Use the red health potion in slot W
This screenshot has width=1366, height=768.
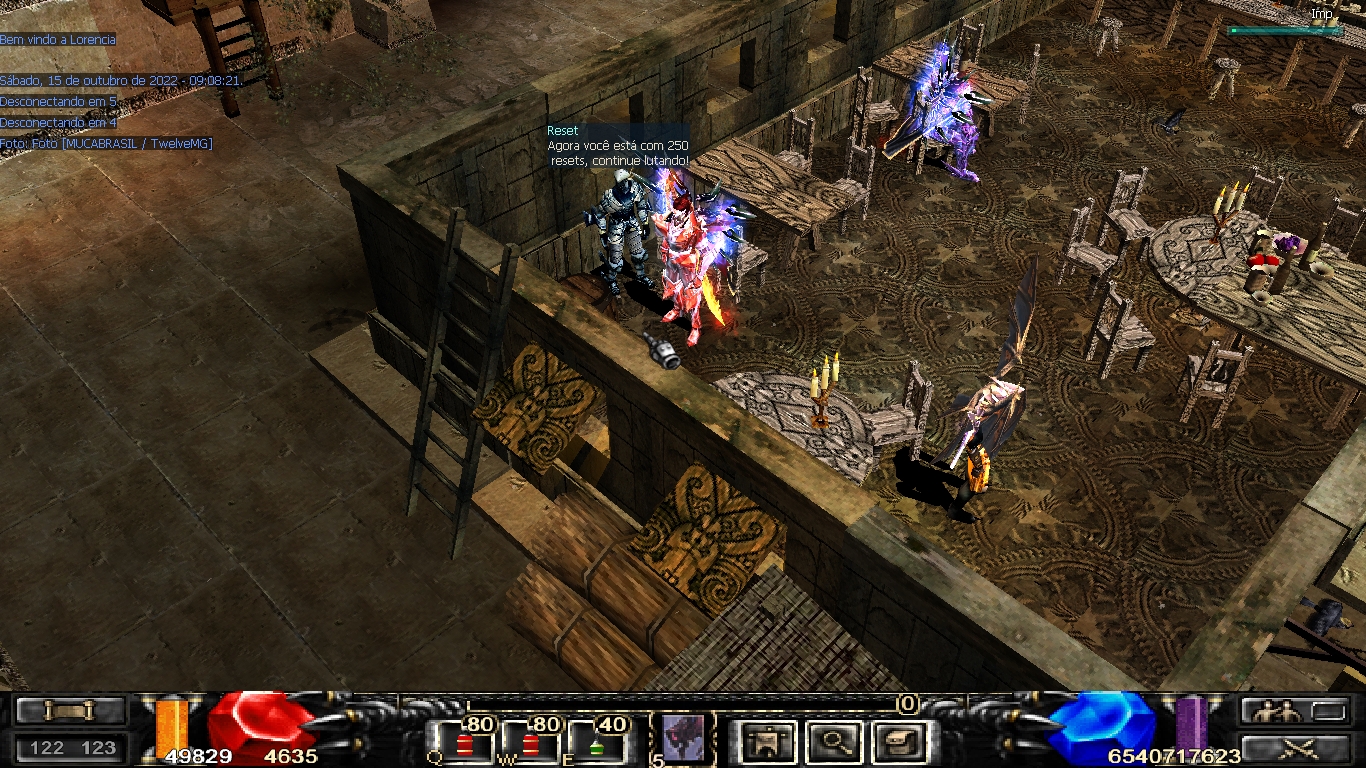click(x=530, y=745)
